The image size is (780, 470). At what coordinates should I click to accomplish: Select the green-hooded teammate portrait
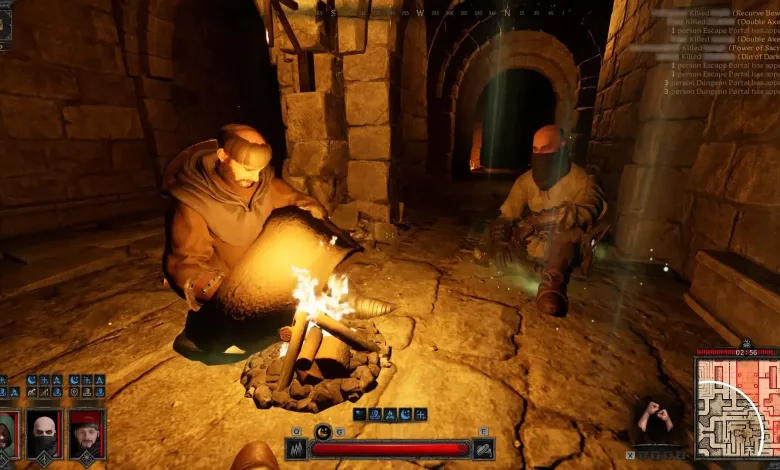[x=7, y=432]
